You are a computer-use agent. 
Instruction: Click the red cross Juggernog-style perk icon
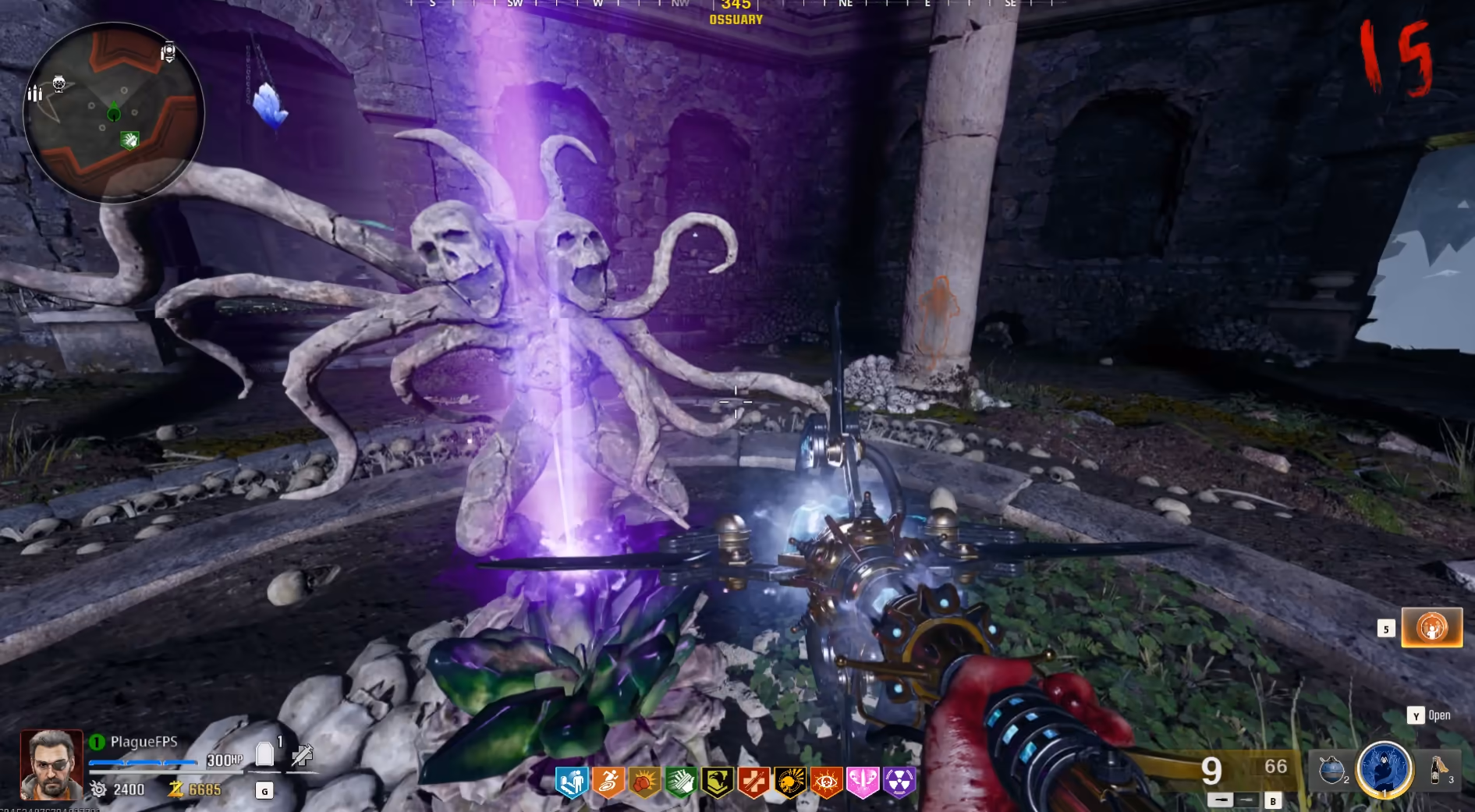point(753,782)
